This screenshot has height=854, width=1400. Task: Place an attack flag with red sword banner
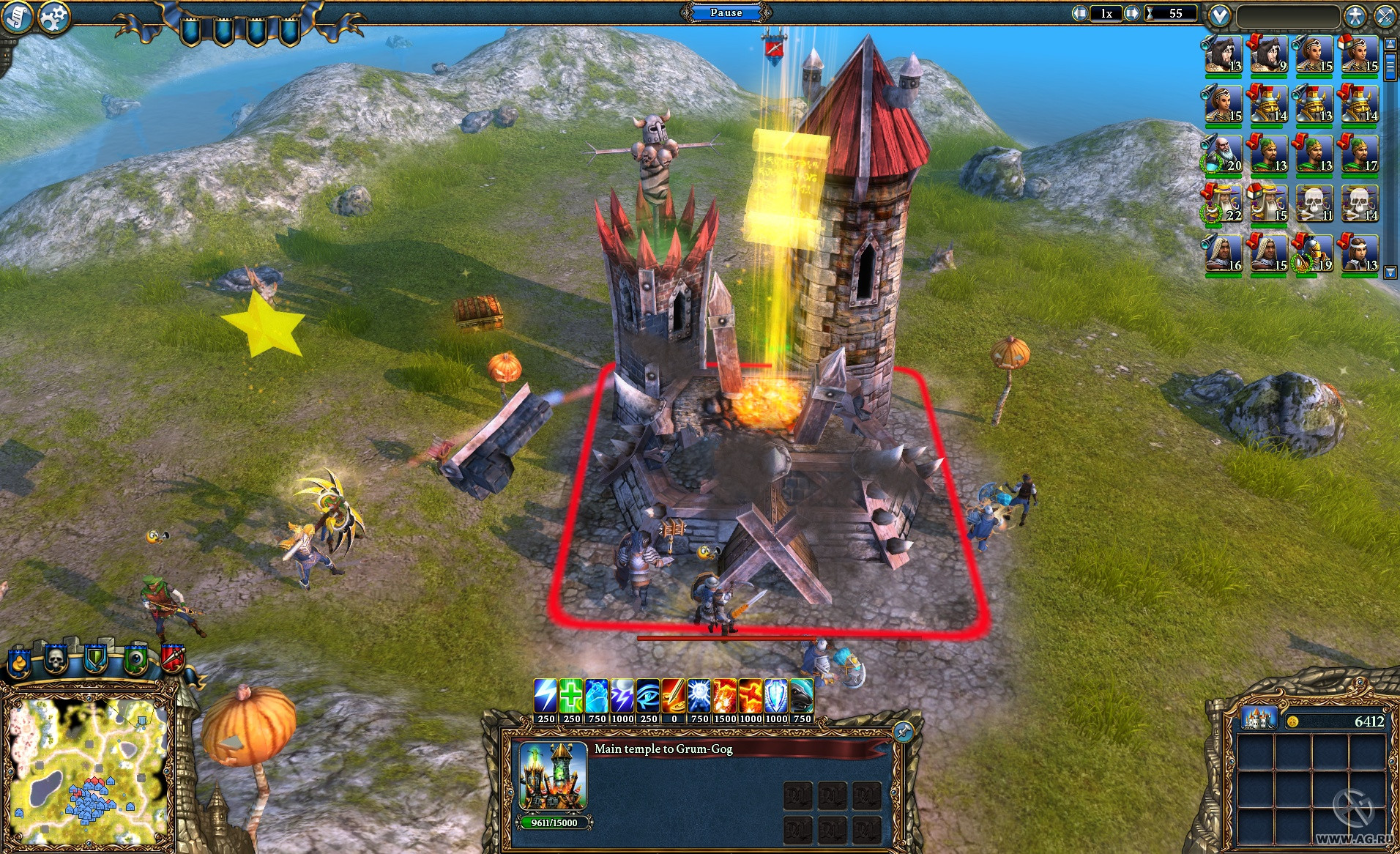[172, 658]
